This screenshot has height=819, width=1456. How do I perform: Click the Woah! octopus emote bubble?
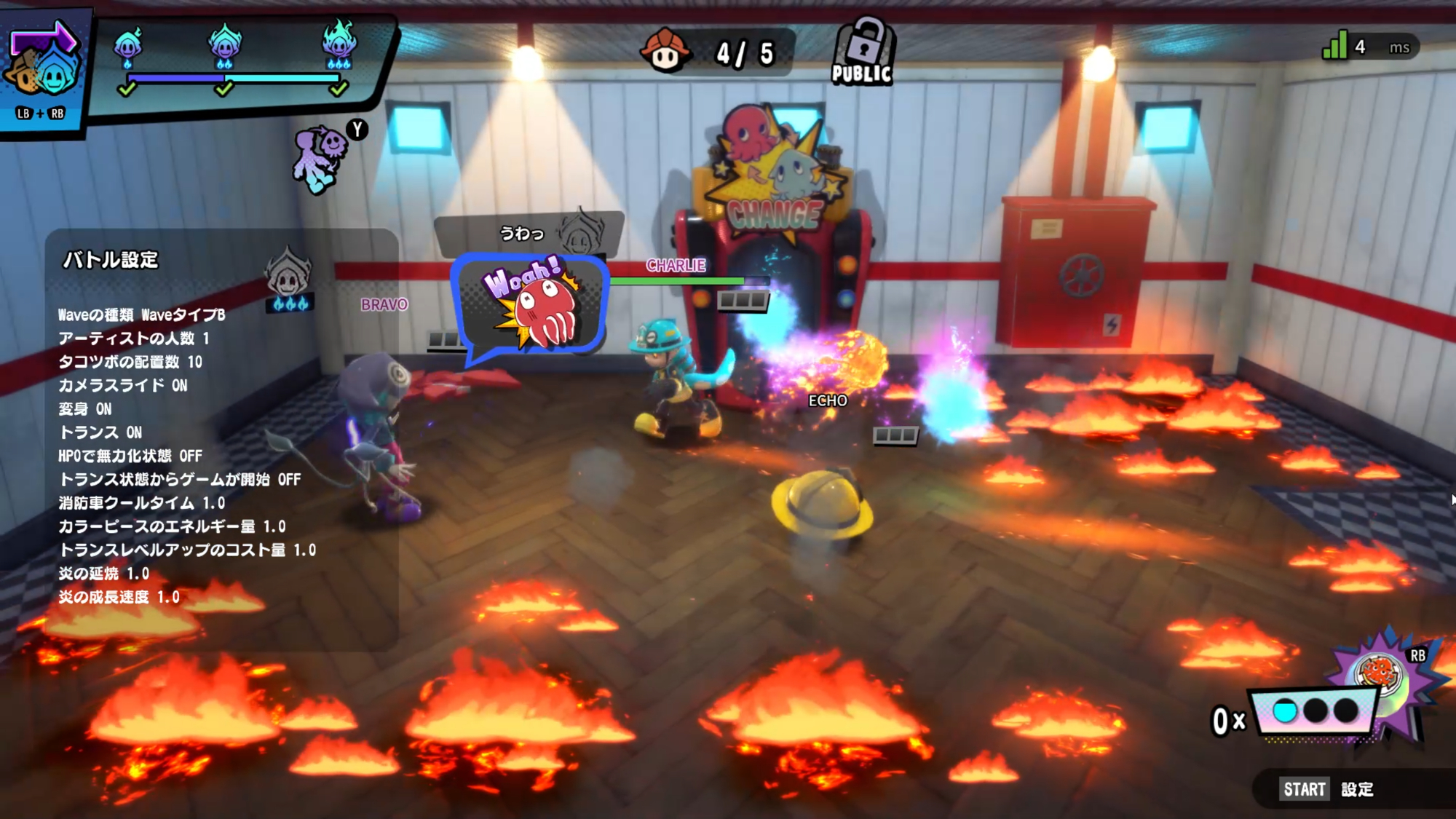click(x=531, y=304)
